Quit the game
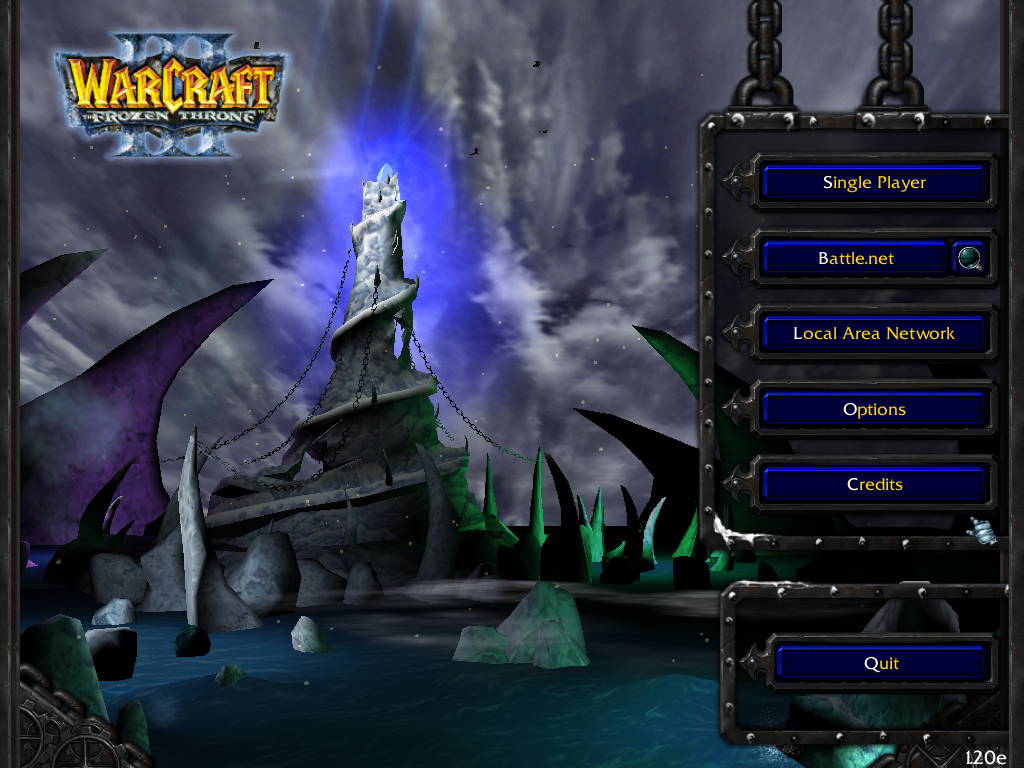Image resolution: width=1024 pixels, height=768 pixels. click(881, 663)
